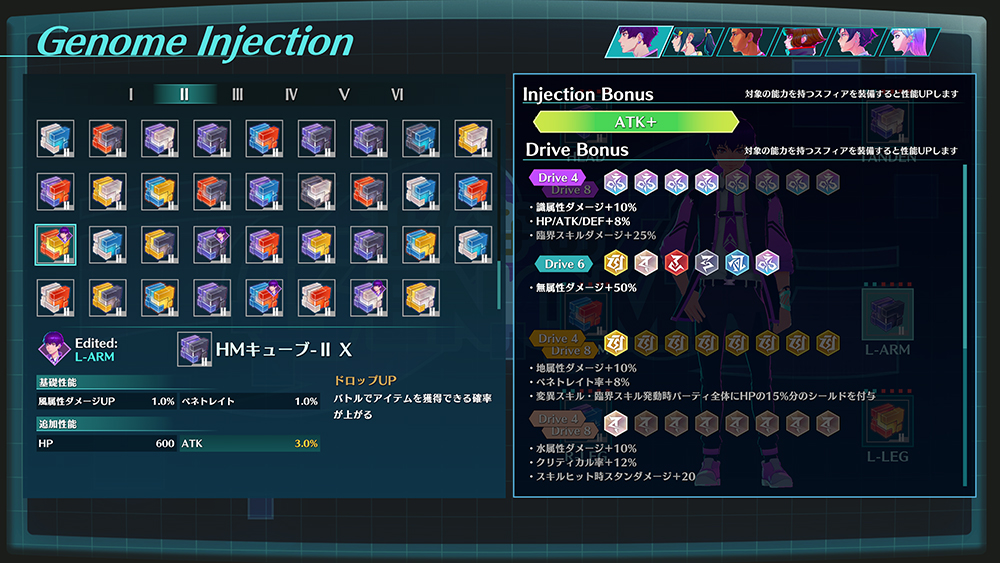Select the teal Drive 6 bonus label
This screenshot has width=1000, height=563.
click(561, 264)
